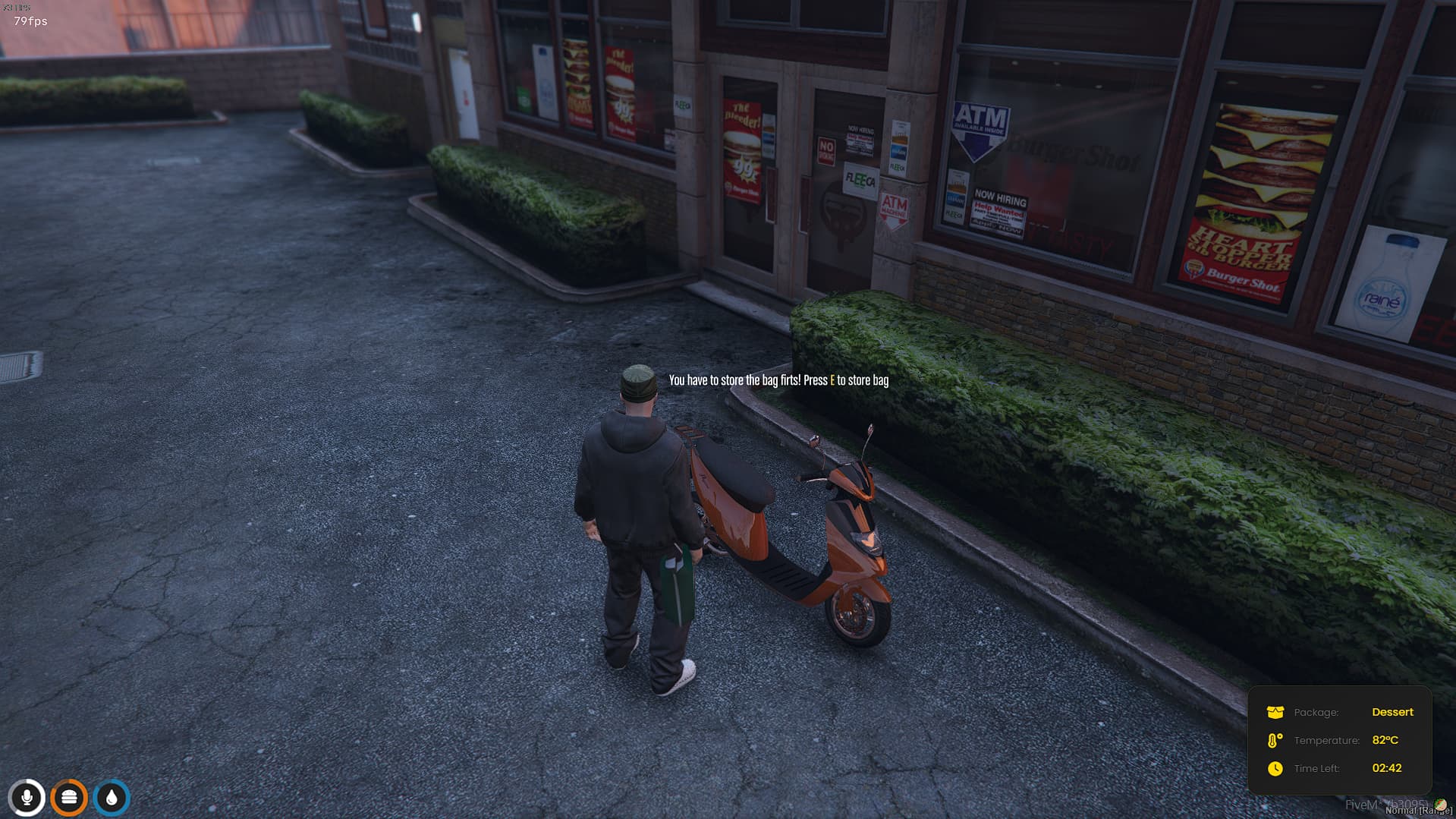Click the microphone voice indicator icon

pyautogui.click(x=27, y=798)
